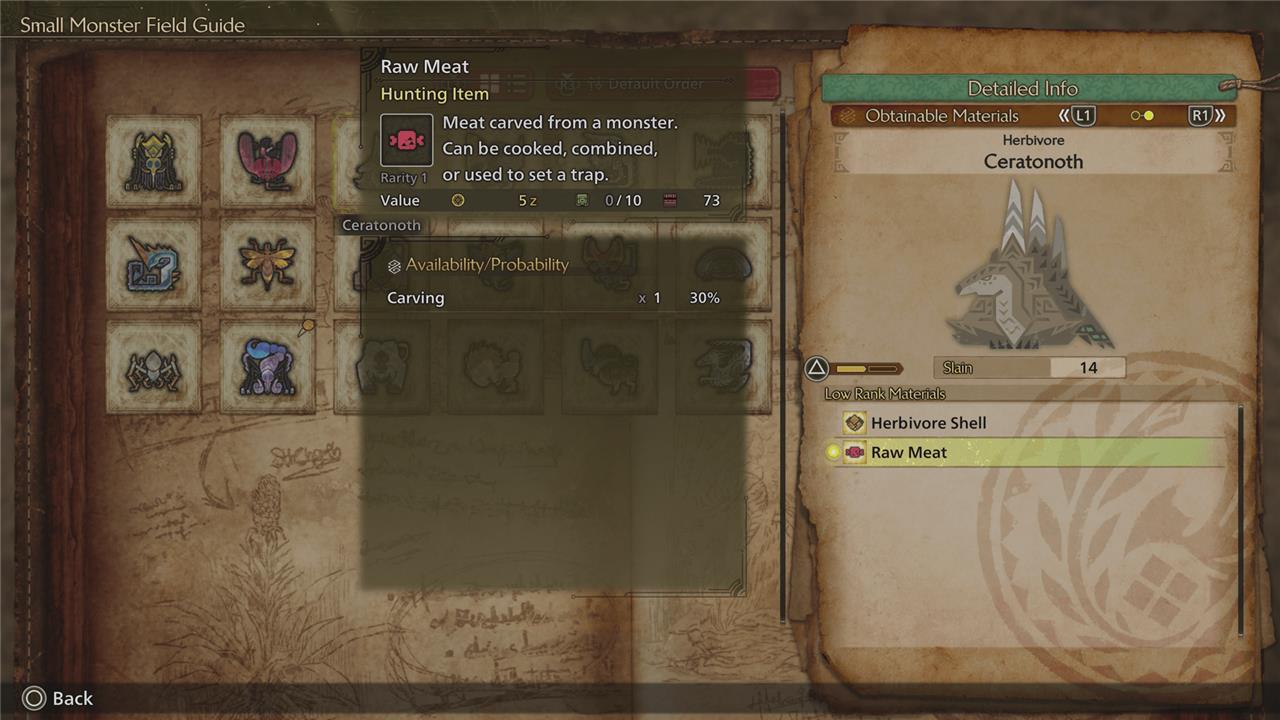Choose the purple and blue monster tile
The height and width of the screenshot is (720, 1280).
[267, 368]
